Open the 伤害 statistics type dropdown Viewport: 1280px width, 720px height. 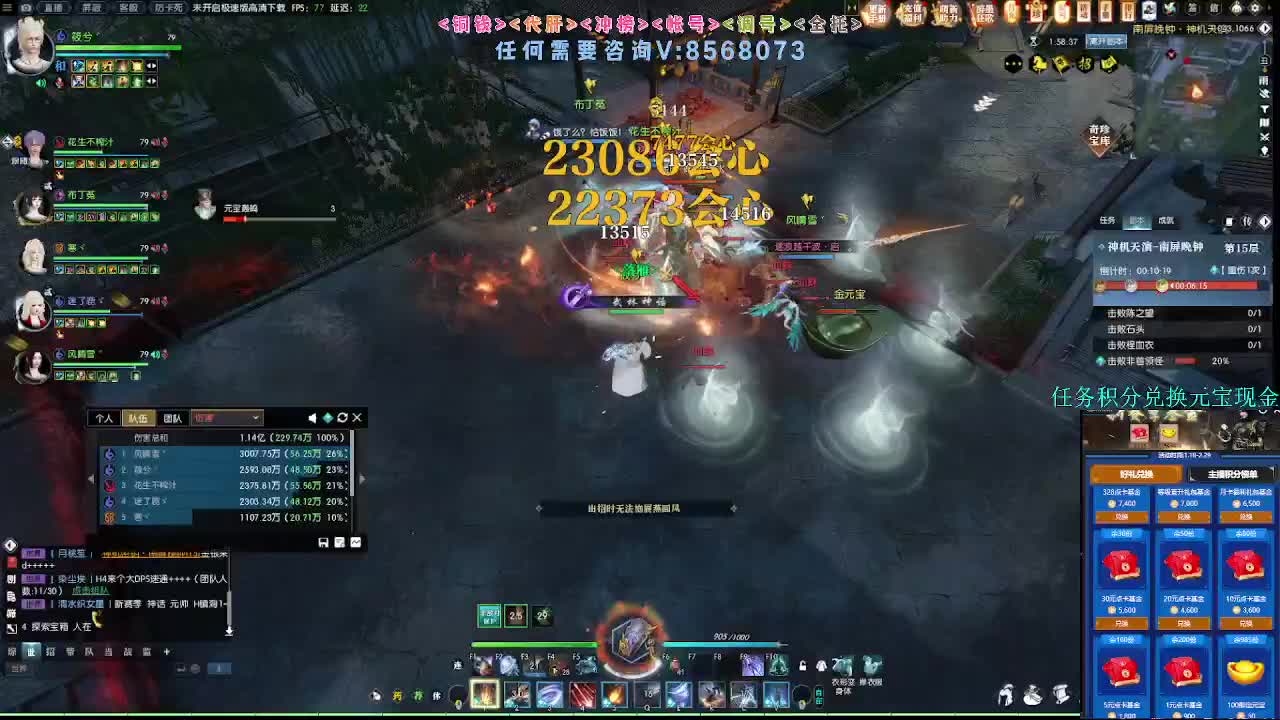pyautogui.click(x=225, y=417)
